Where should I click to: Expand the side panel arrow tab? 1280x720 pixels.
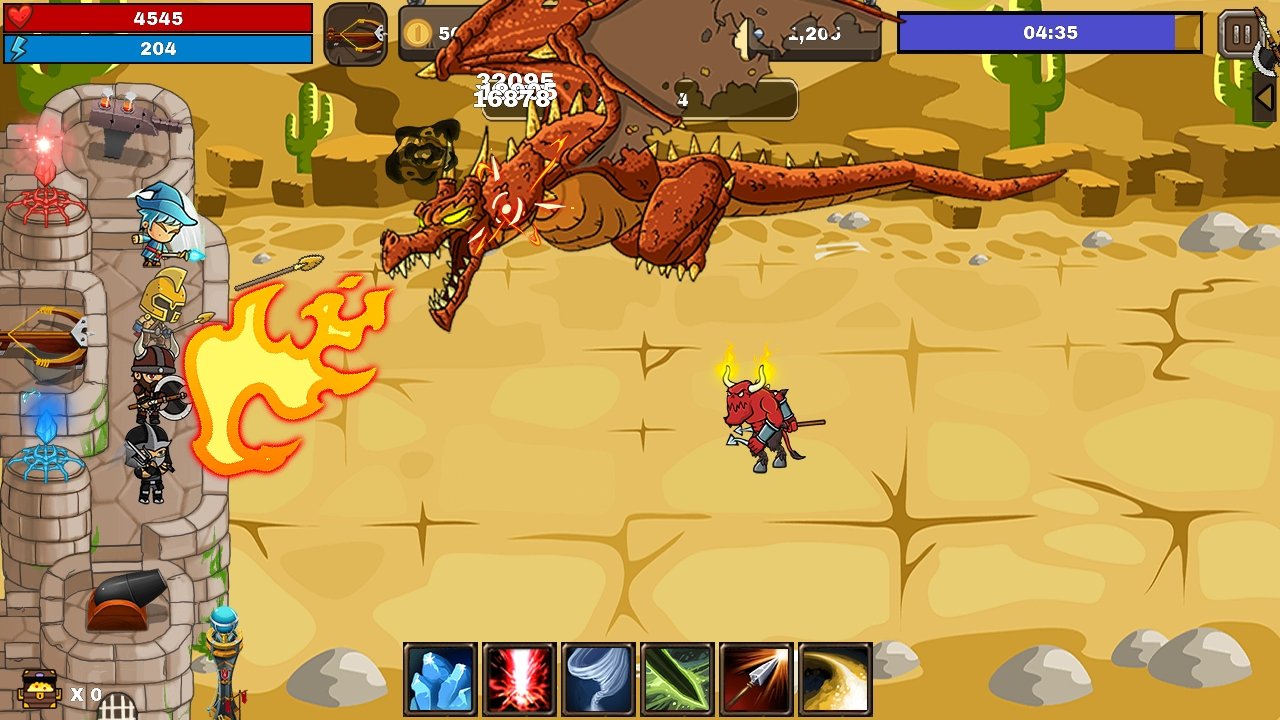pyautogui.click(x=1265, y=97)
